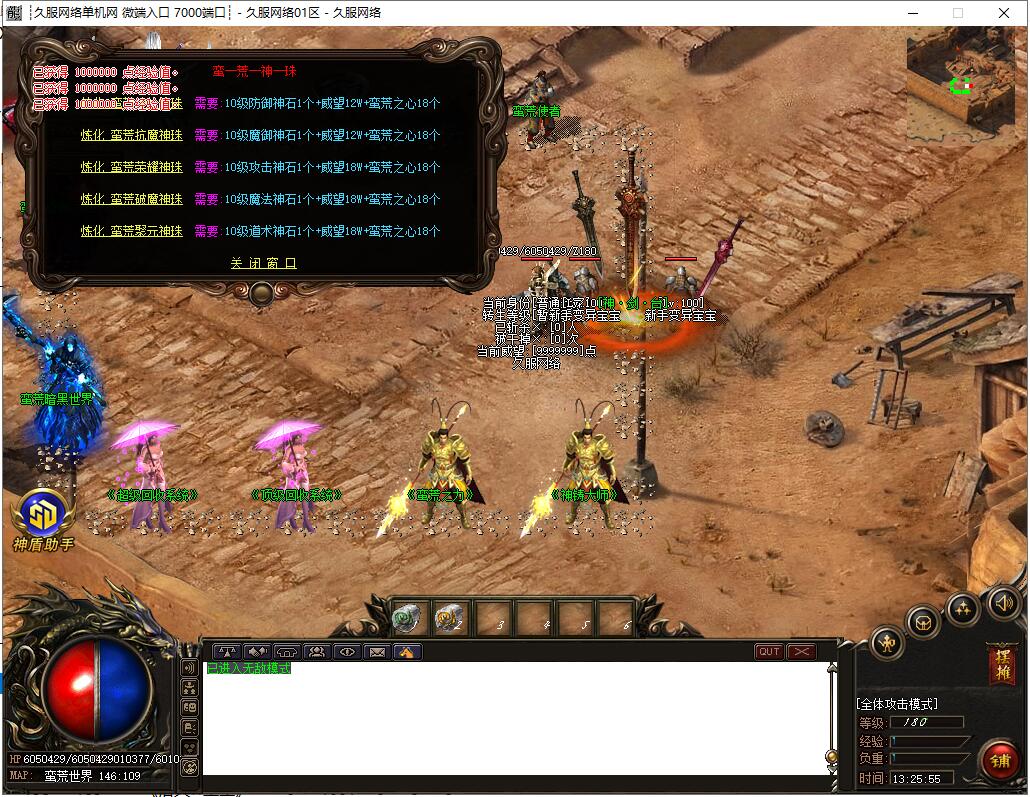Open the 神盾助手 helper icon
Screen dimensions: 1030x797
click(x=43, y=516)
